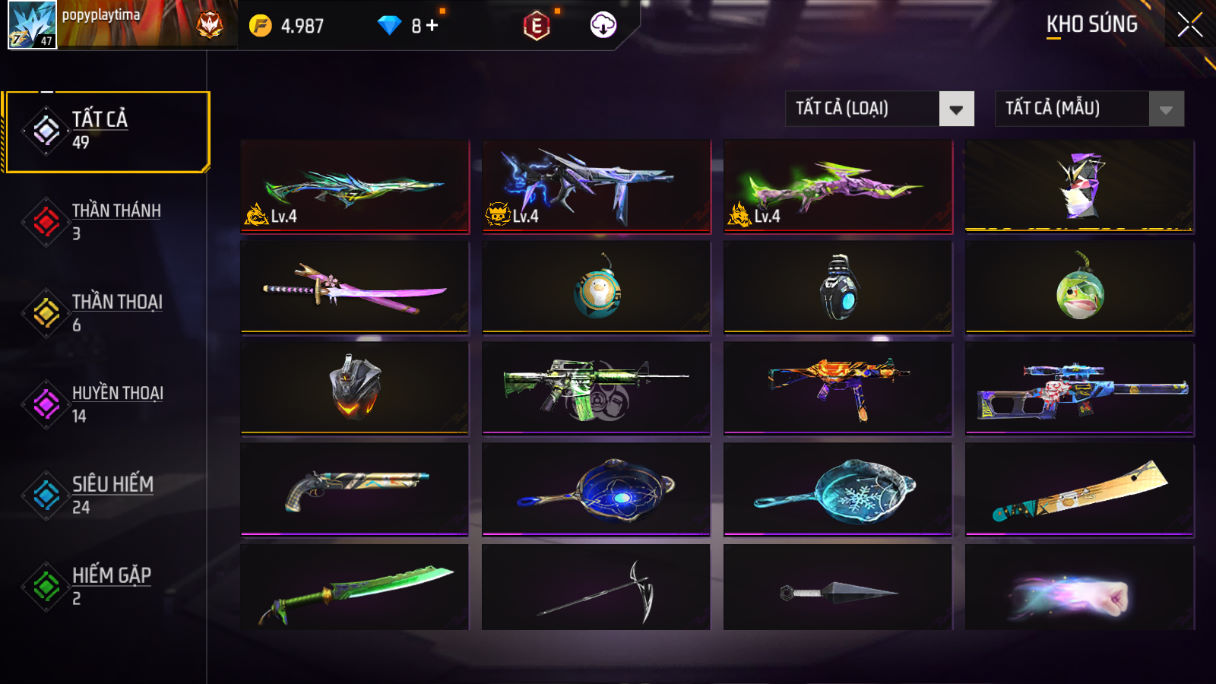Click the red E badge icon
Screen dimensions: 1216x684
(x=536, y=26)
